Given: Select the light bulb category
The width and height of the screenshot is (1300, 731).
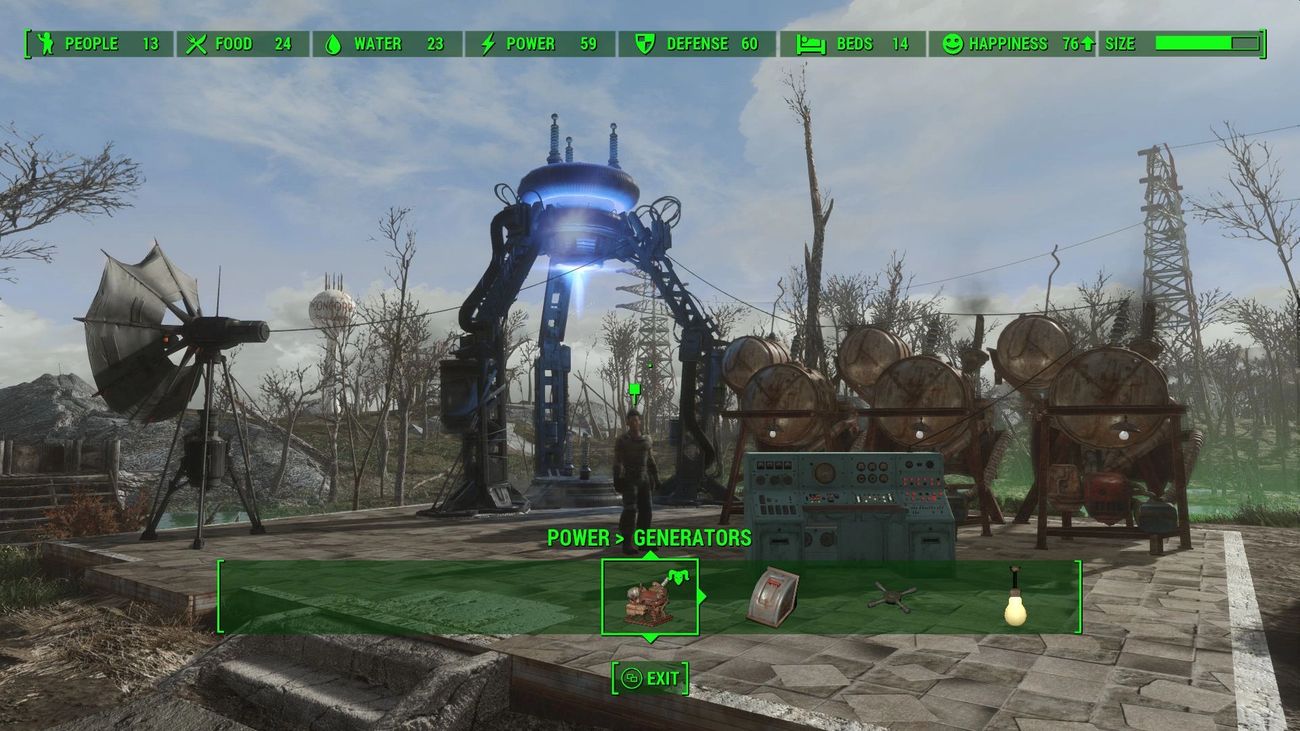Looking at the screenshot, I should click(1016, 598).
